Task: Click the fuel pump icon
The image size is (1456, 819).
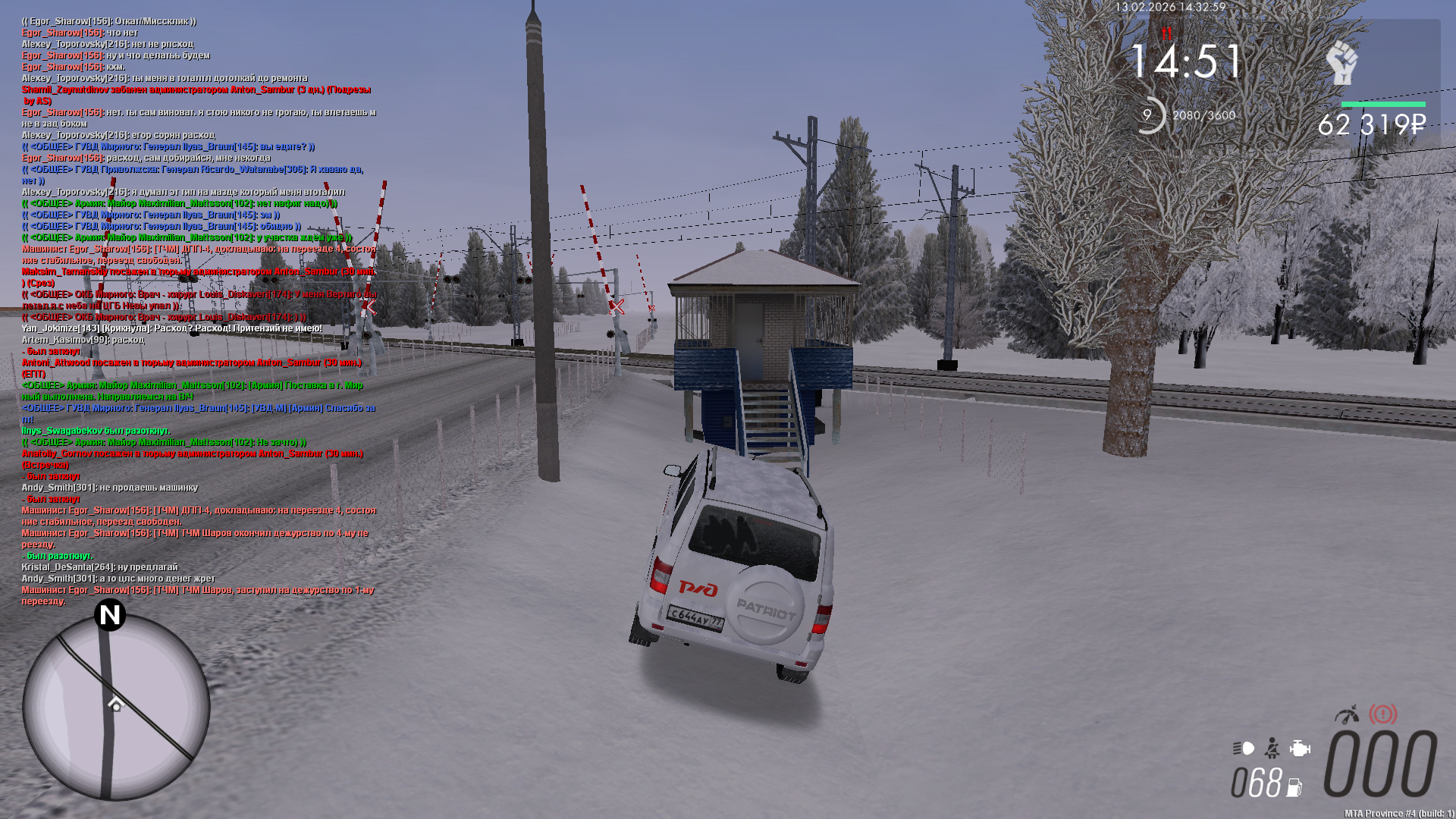Action: tap(1294, 787)
